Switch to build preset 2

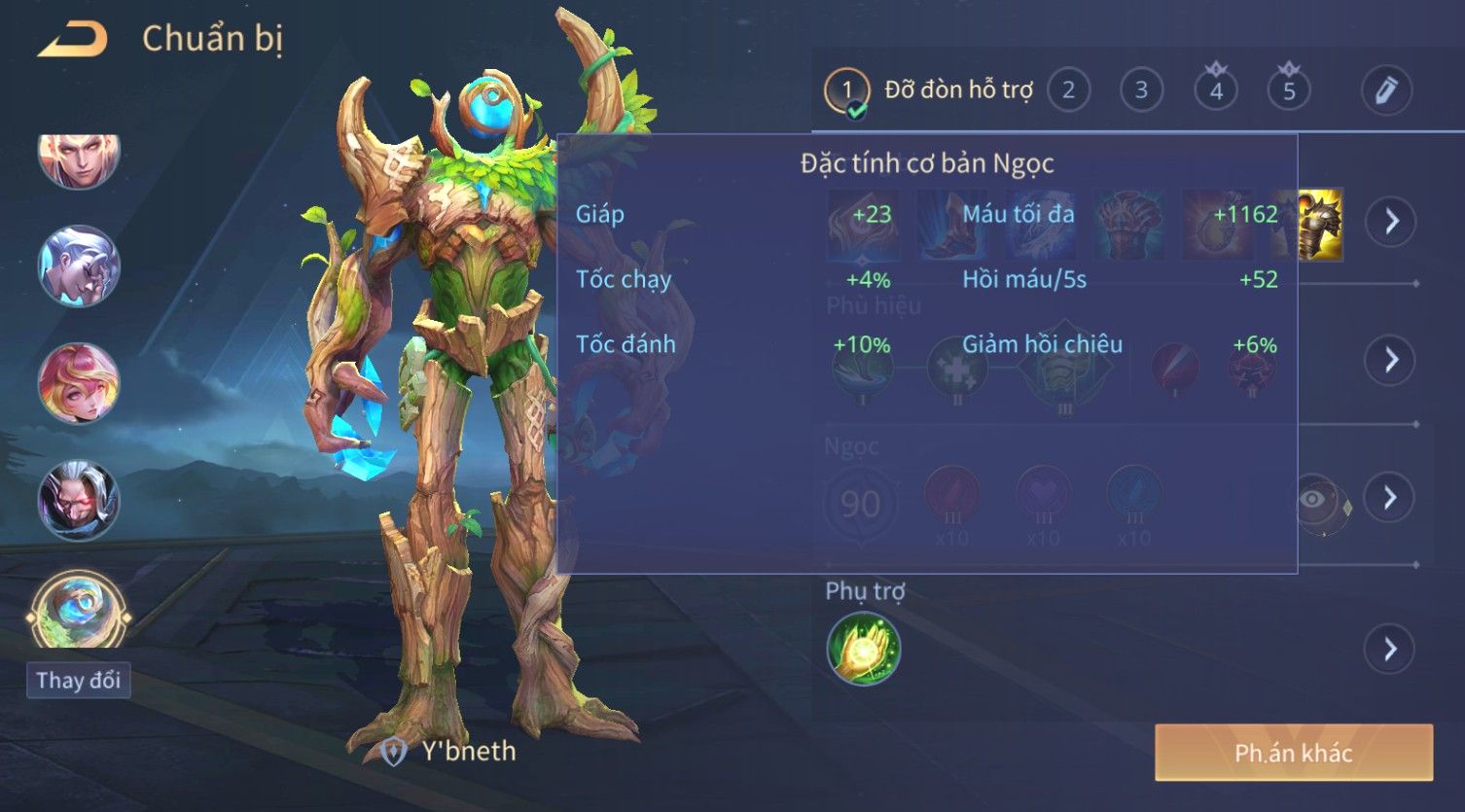pyautogui.click(x=1068, y=90)
